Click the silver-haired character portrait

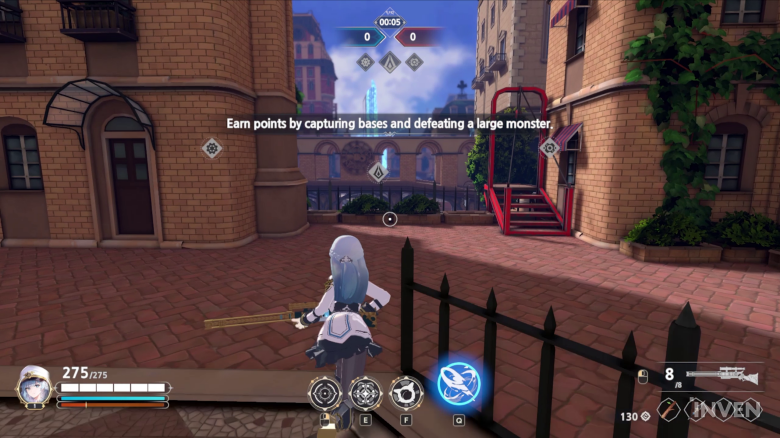point(34,385)
